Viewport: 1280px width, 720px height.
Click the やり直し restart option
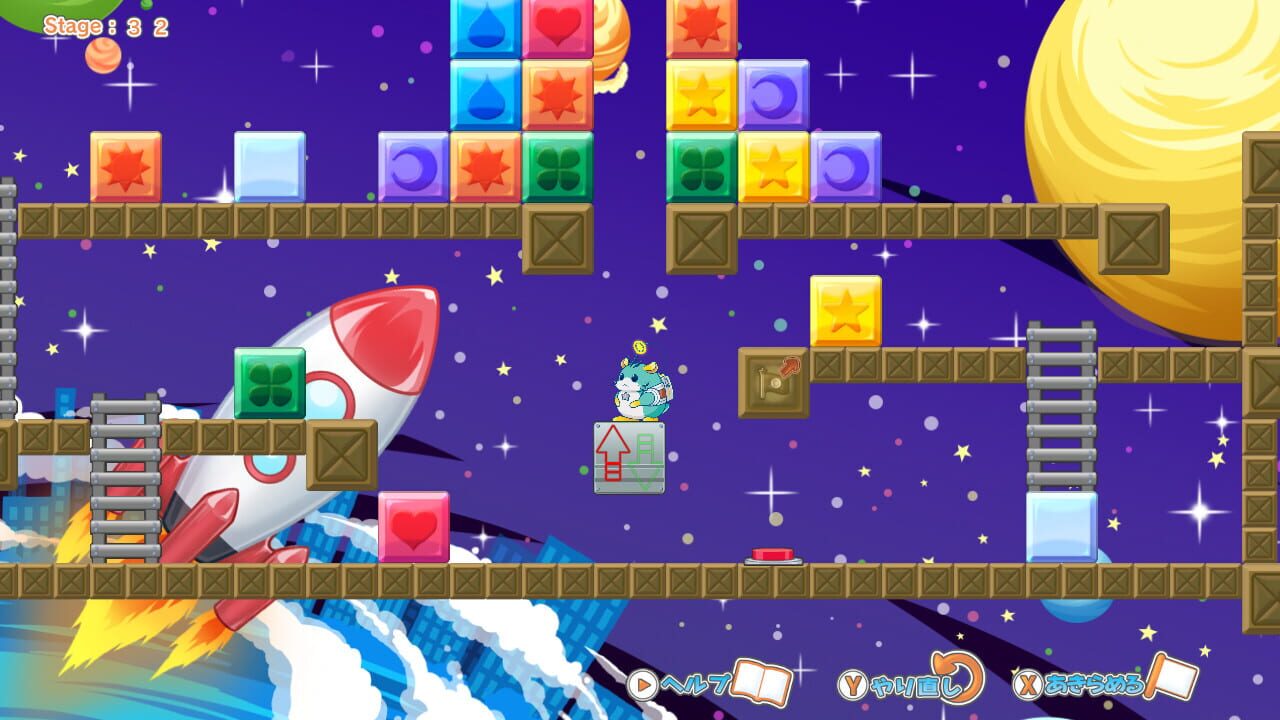click(912, 687)
